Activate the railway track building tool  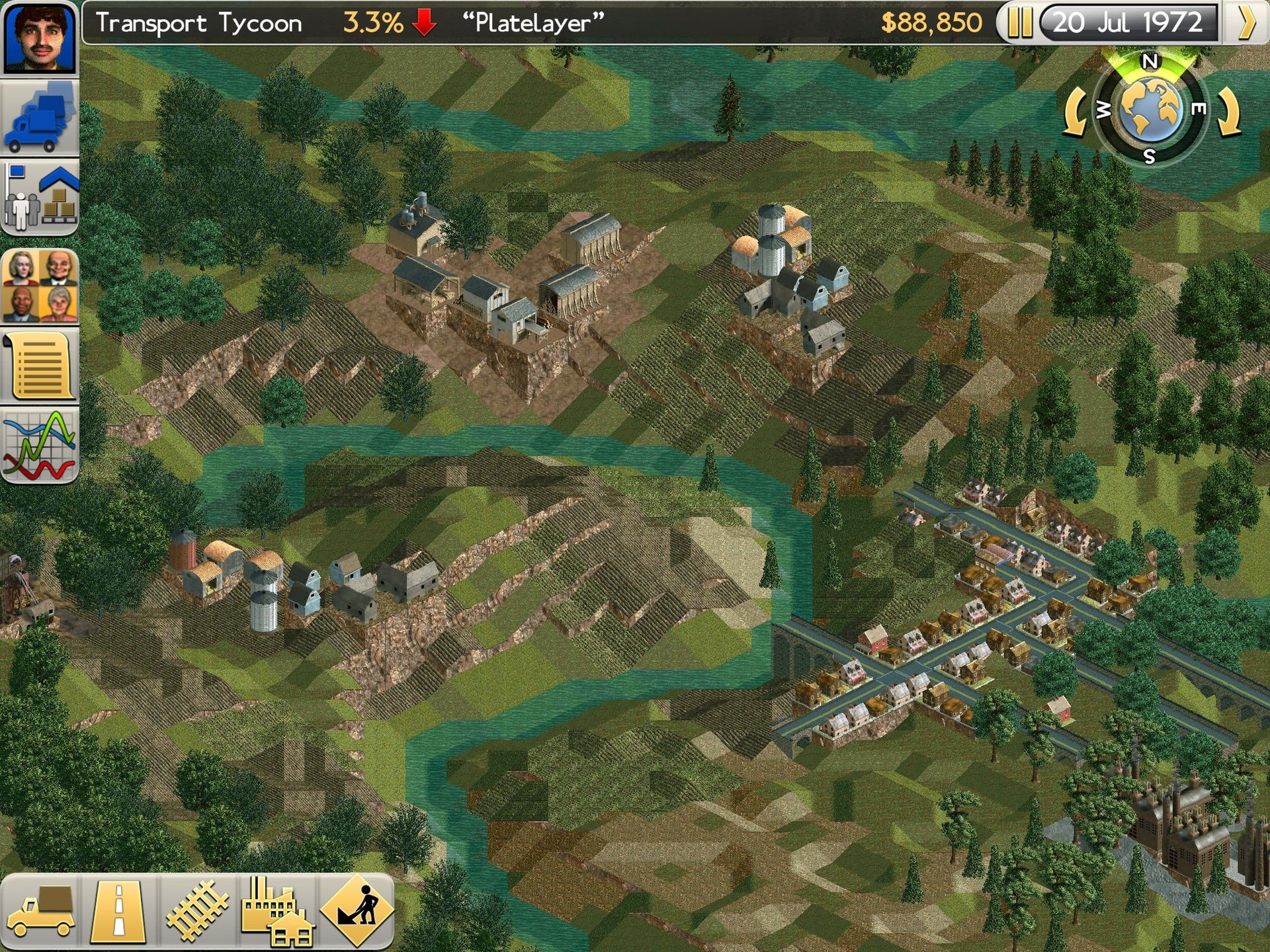pyautogui.click(x=197, y=911)
